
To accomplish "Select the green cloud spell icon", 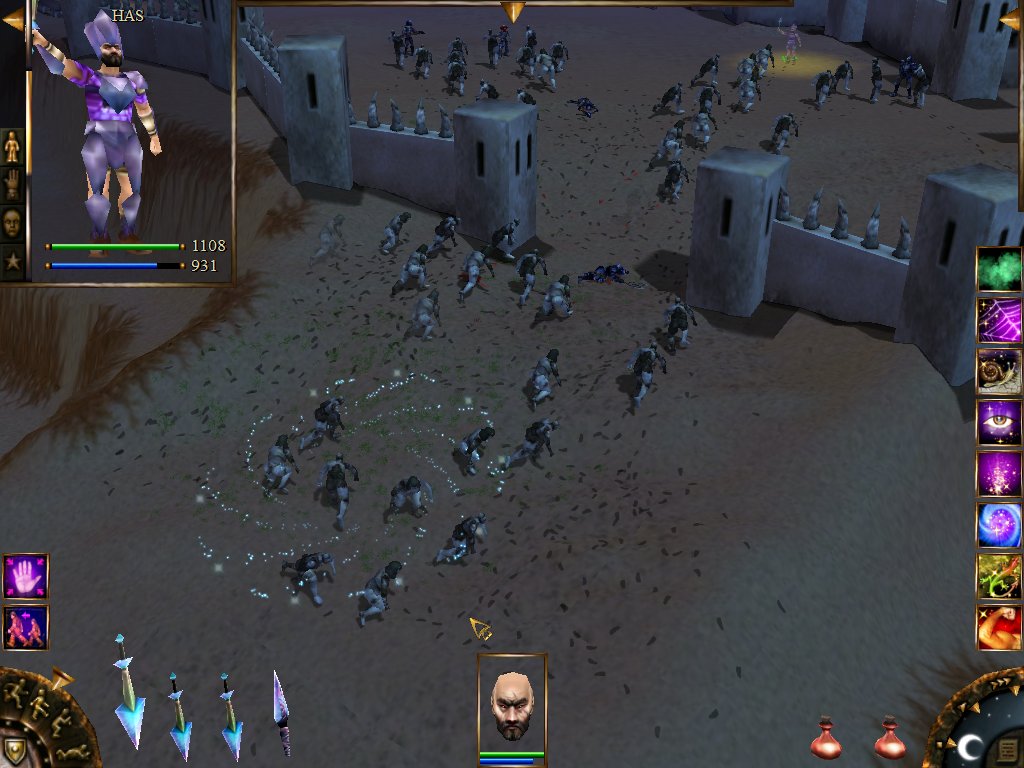I will point(999,269).
